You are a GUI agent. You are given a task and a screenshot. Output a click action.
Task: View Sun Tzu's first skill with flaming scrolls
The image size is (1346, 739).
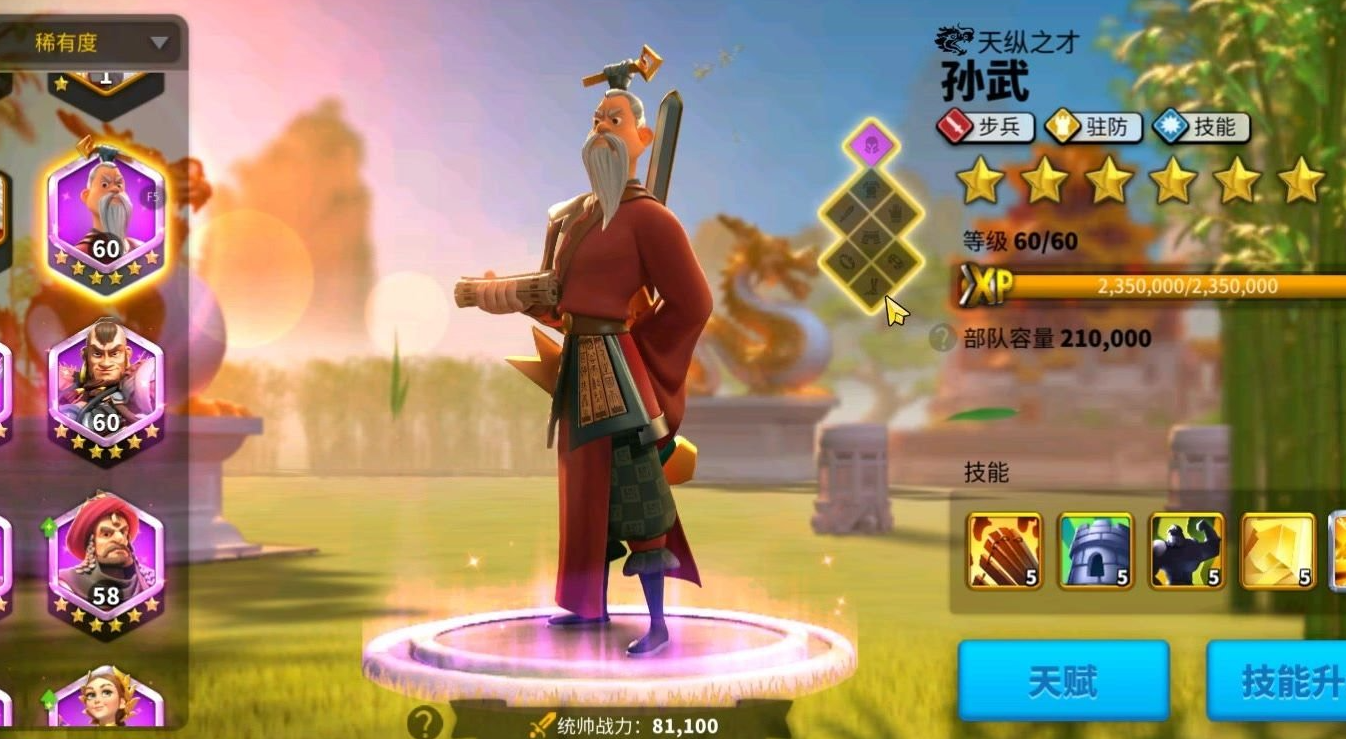click(x=1003, y=551)
